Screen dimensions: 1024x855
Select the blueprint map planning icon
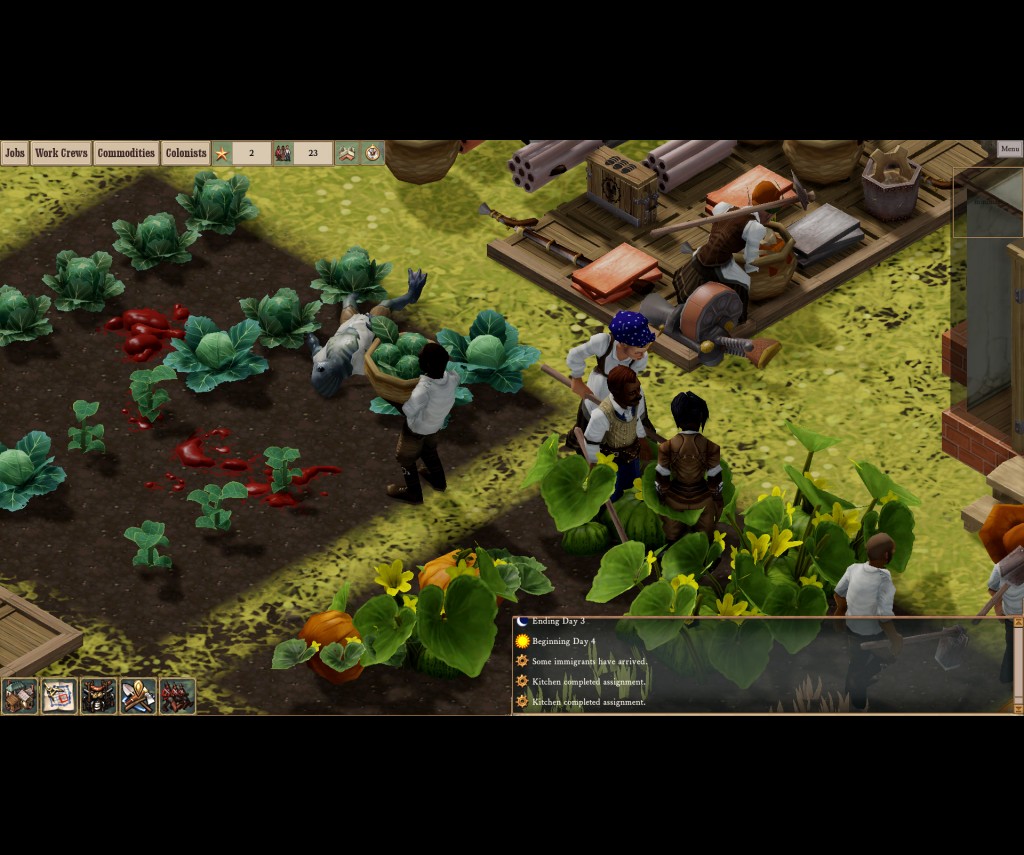(x=59, y=696)
